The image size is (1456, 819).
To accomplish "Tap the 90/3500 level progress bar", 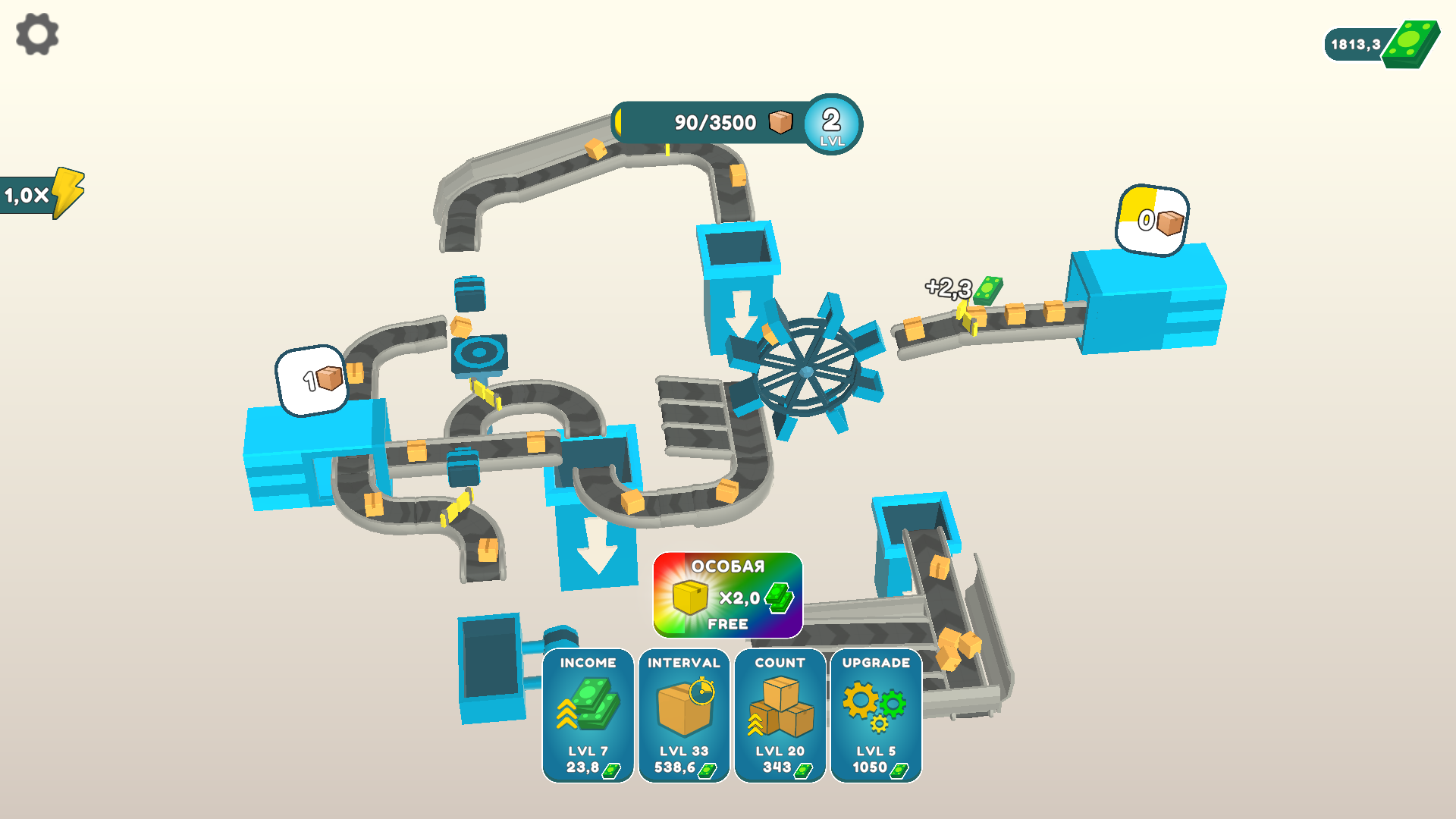I will click(x=713, y=121).
